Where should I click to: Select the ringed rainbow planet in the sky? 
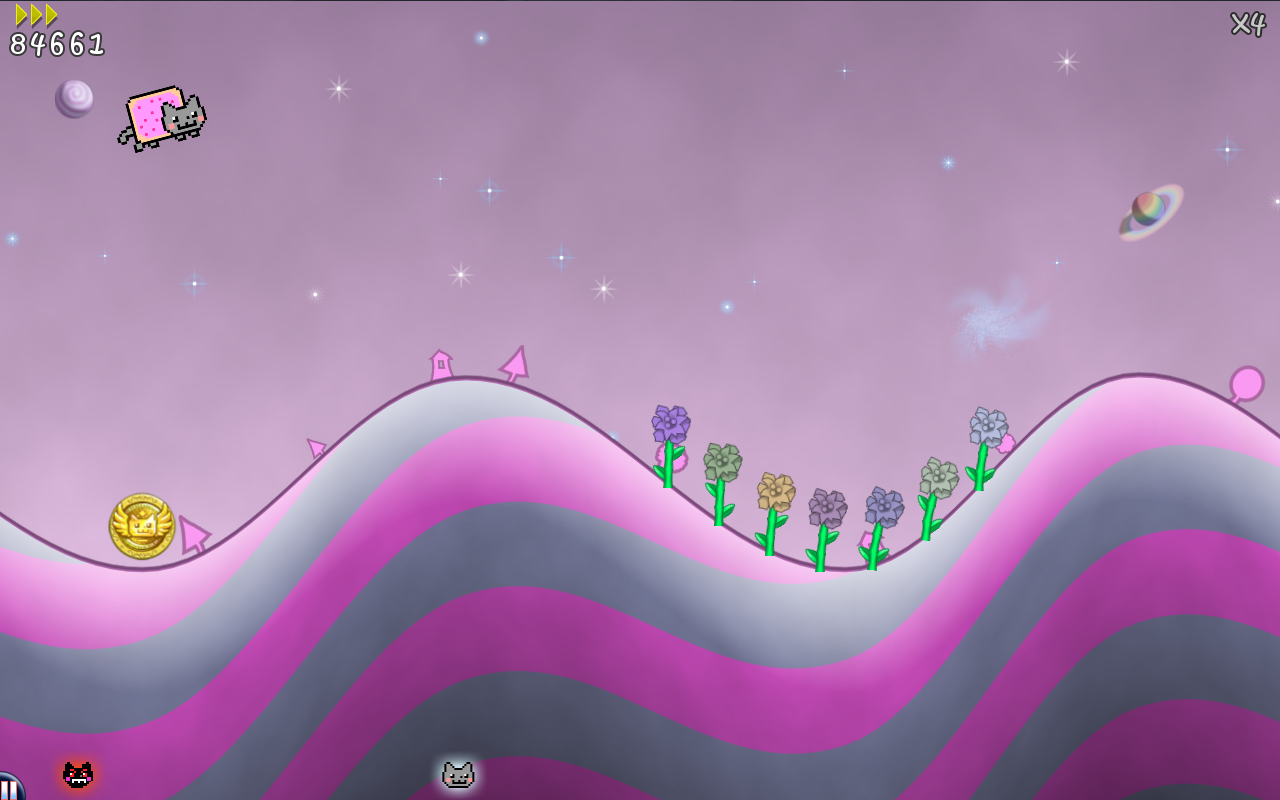(1150, 206)
